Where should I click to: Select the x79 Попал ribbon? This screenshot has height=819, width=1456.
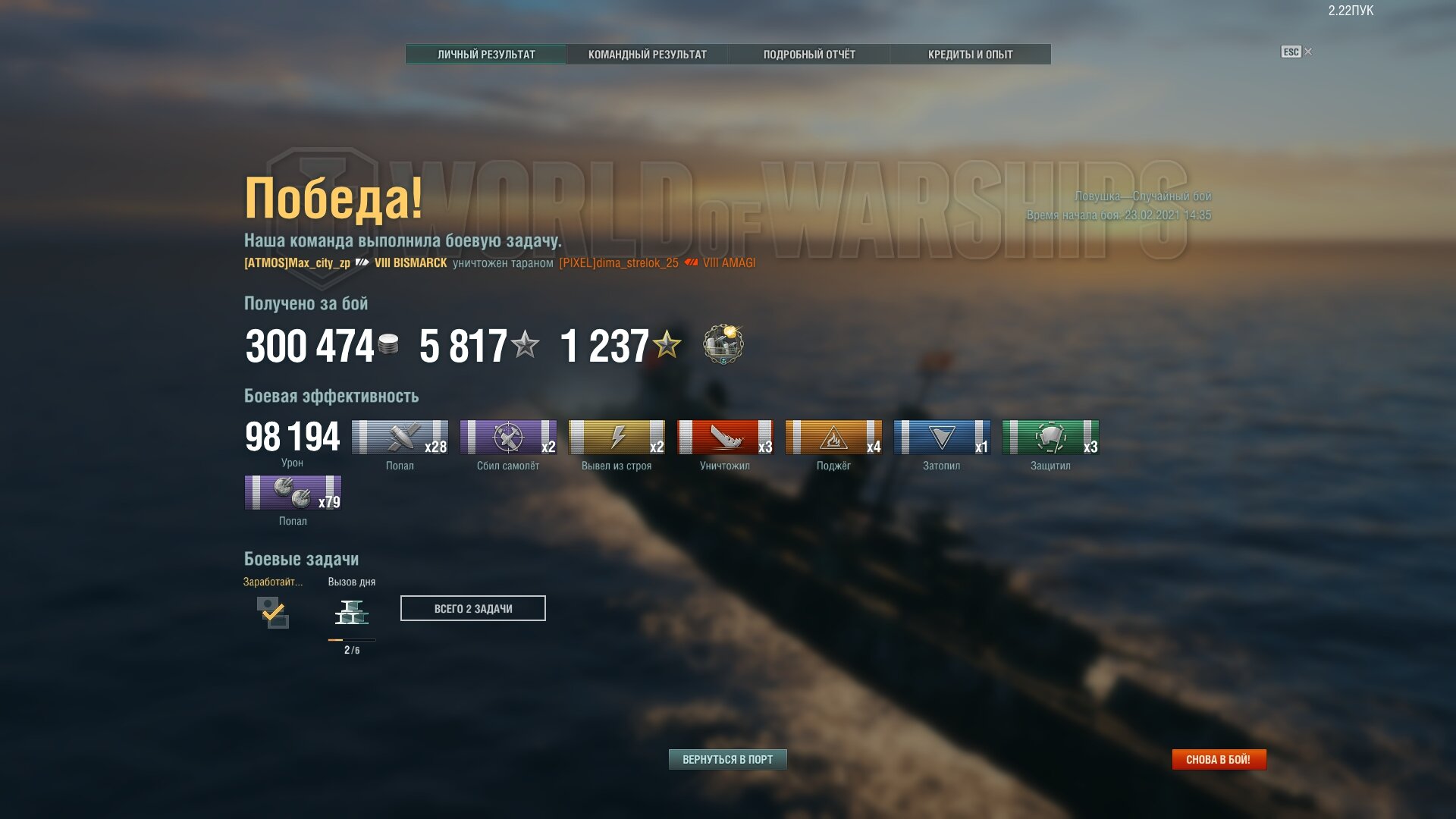pyautogui.click(x=293, y=493)
